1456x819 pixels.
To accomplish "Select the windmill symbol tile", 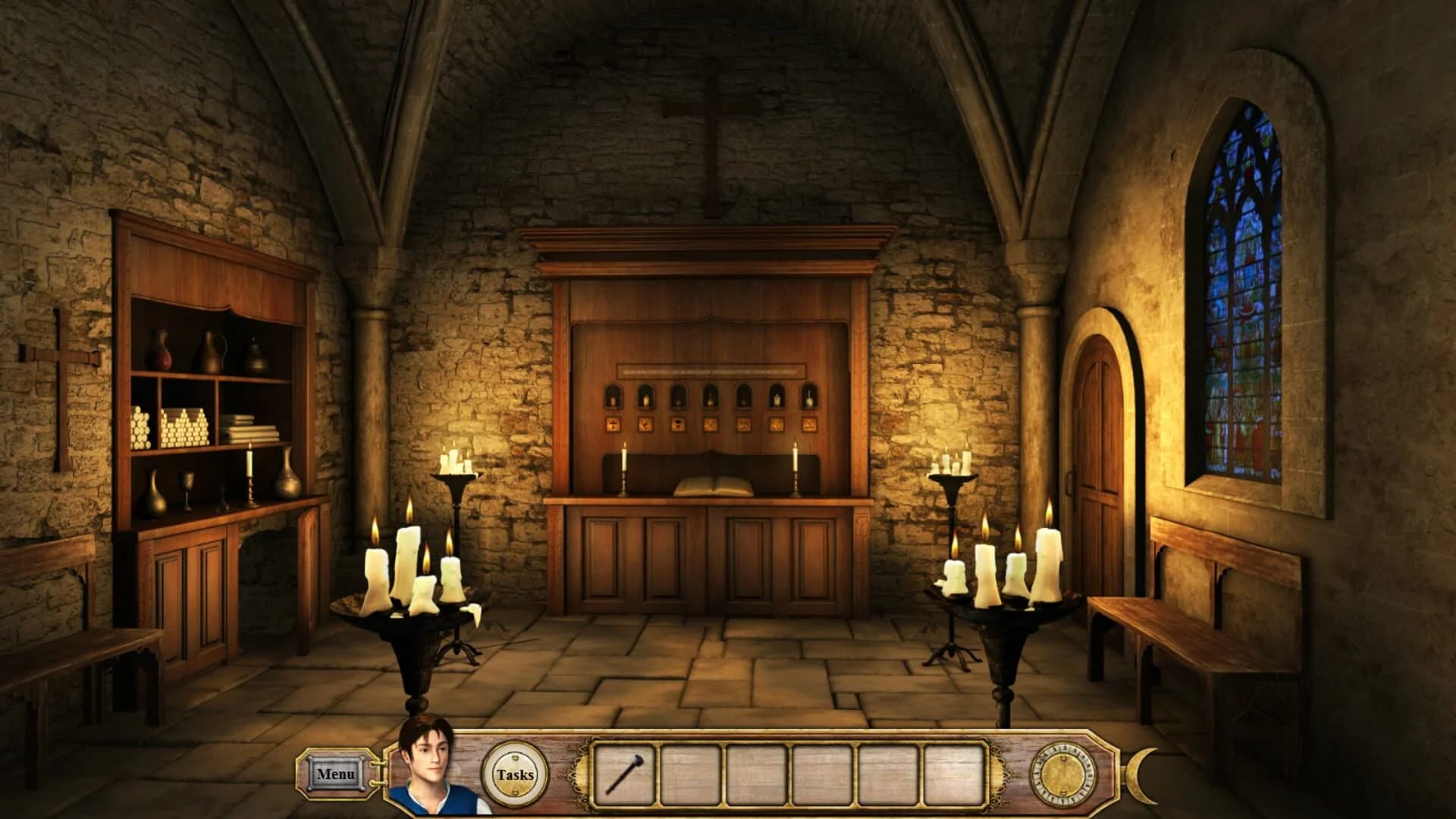I will coord(711,425).
